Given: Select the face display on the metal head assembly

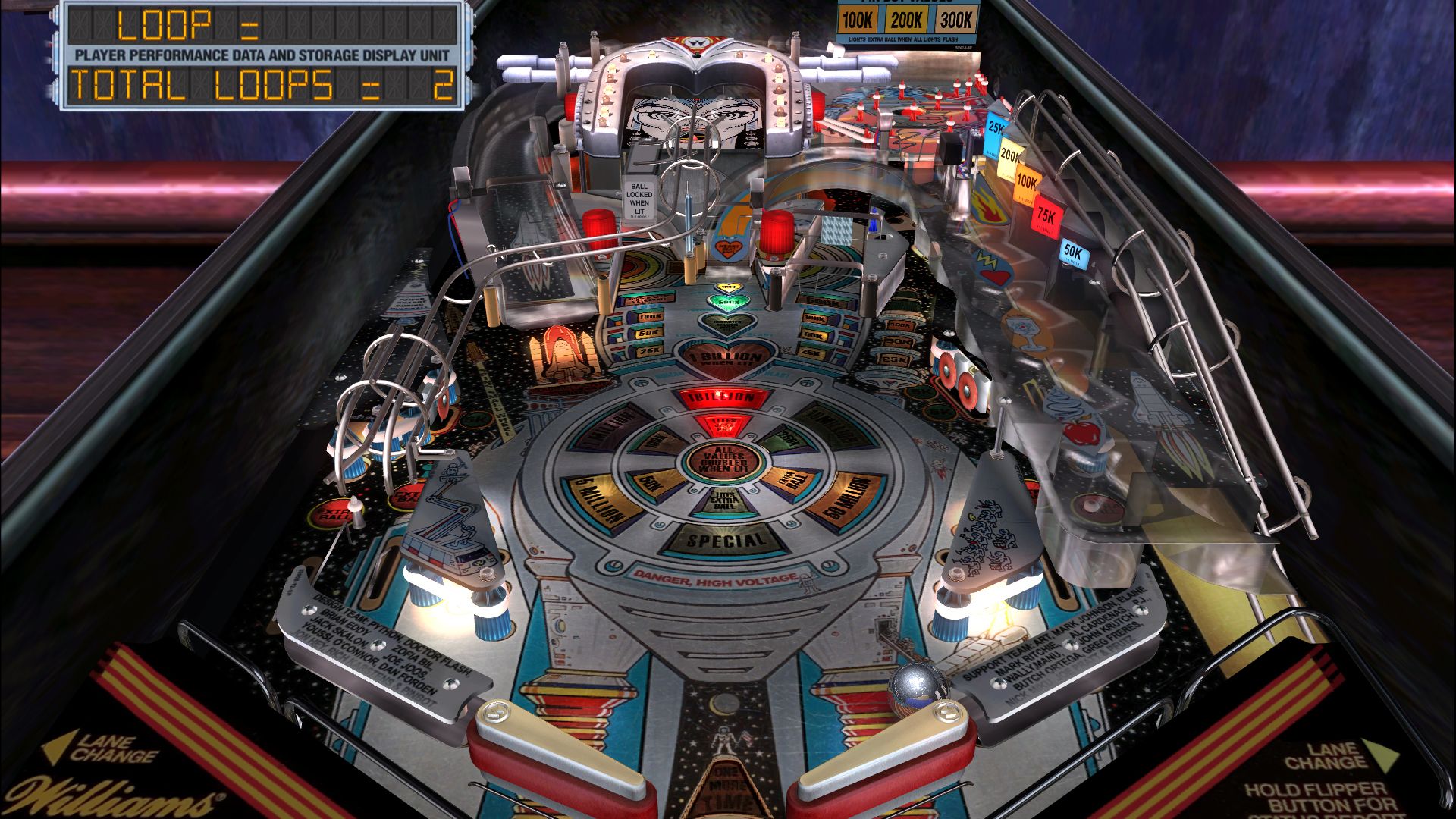Looking at the screenshot, I should (x=696, y=115).
